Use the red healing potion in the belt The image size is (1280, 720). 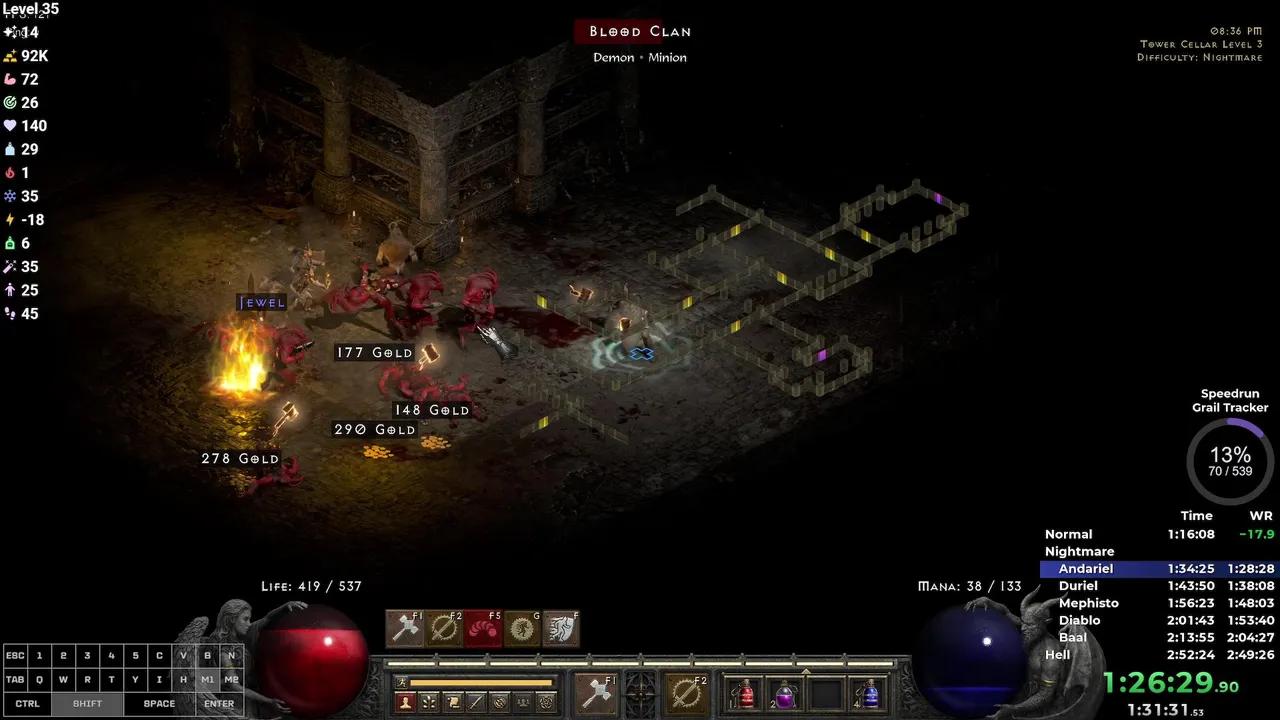745,693
